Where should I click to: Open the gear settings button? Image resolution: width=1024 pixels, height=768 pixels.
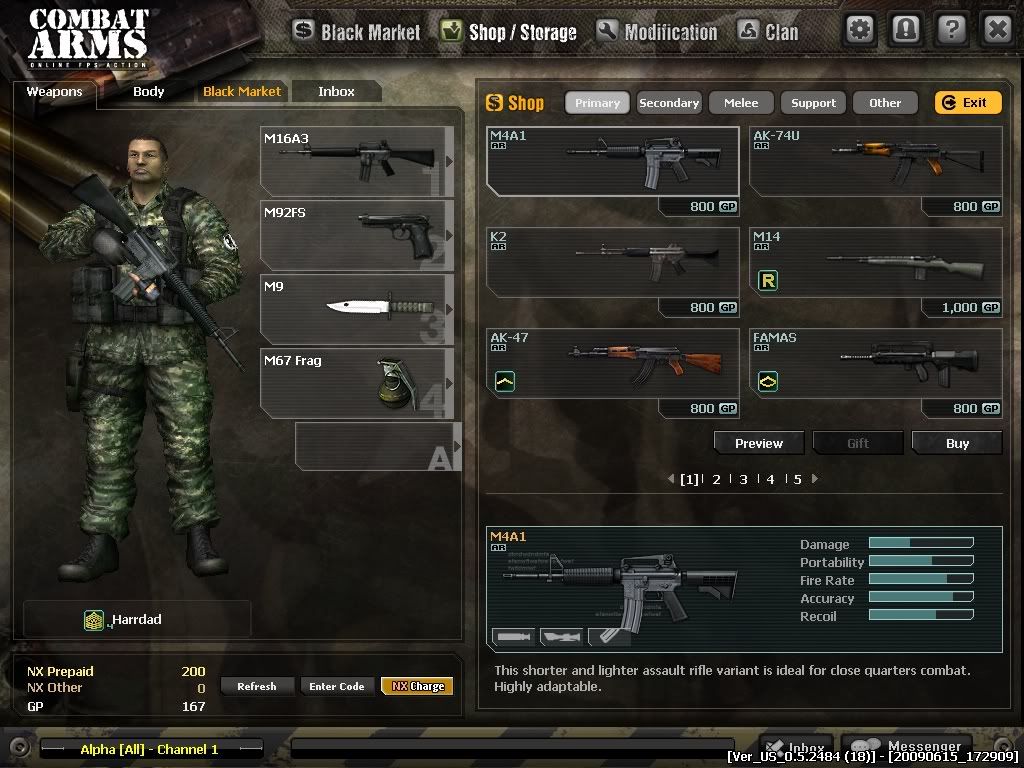[x=860, y=29]
